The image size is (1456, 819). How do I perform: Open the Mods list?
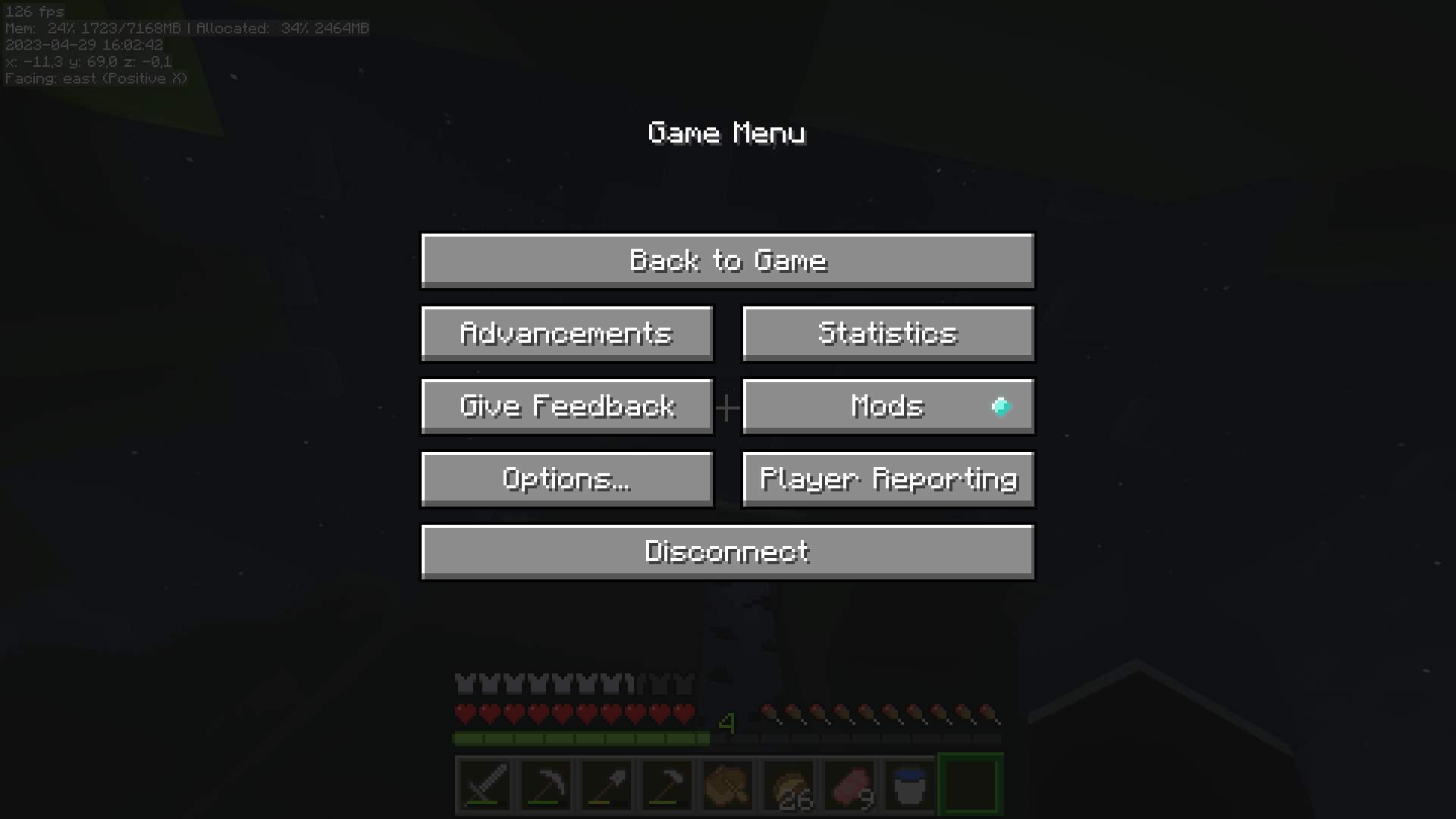pyautogui.click(x=887, y=406)
